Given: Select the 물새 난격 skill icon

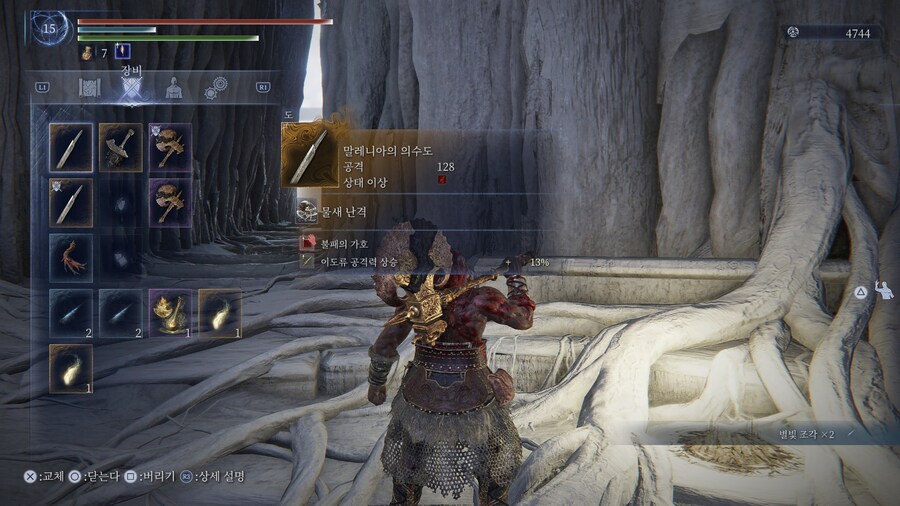Looking at the screenshot, I should (308, 211).
